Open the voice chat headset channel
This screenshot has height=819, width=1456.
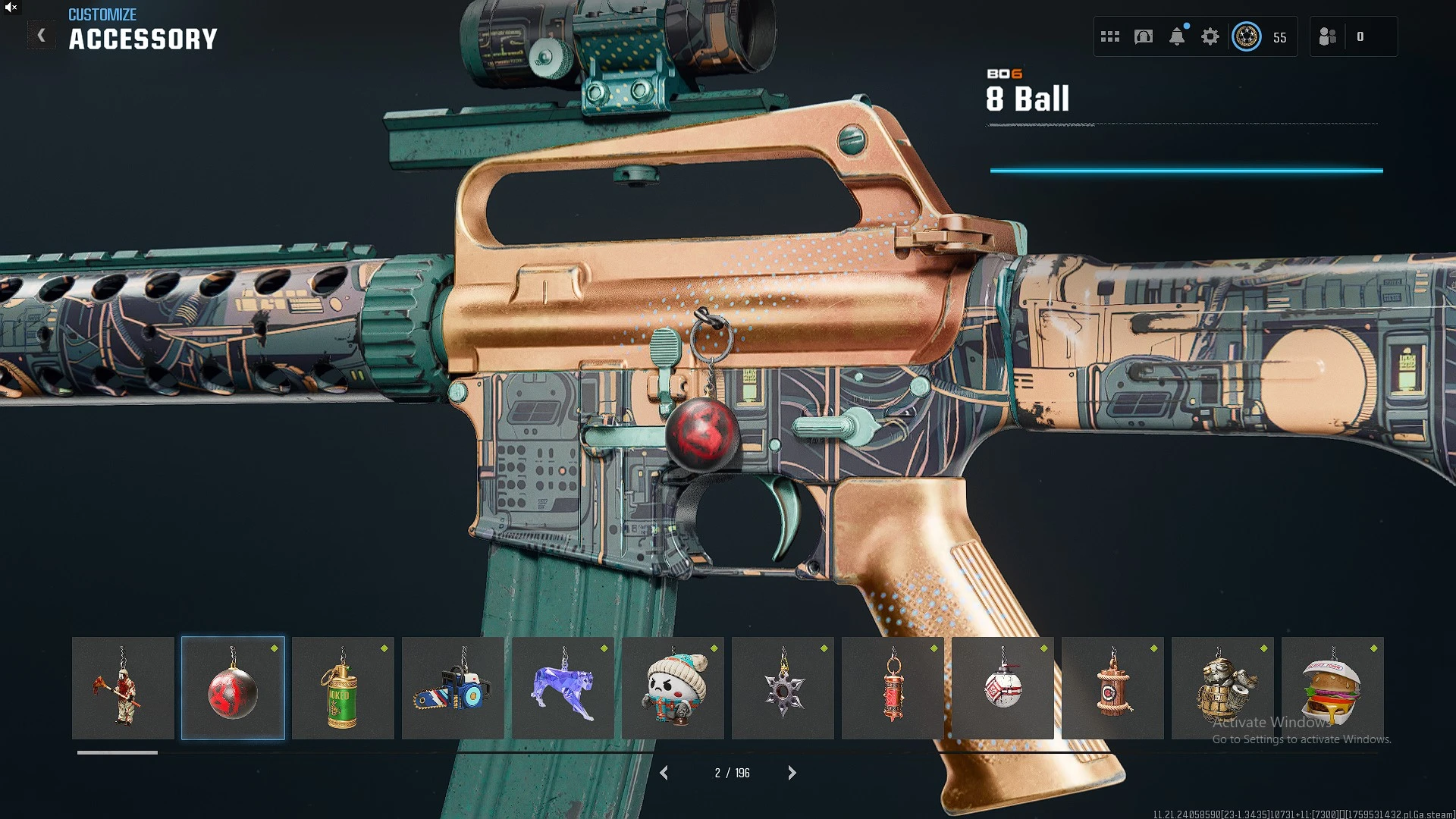point(1144,36)
